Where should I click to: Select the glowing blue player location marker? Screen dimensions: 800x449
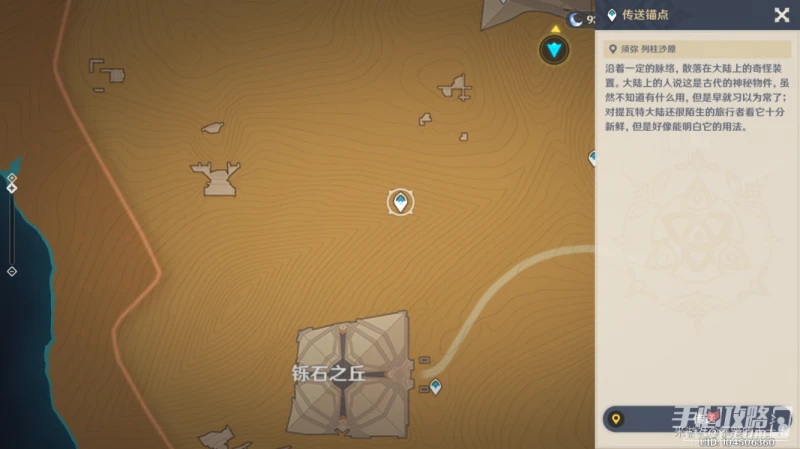pos(553,48)
